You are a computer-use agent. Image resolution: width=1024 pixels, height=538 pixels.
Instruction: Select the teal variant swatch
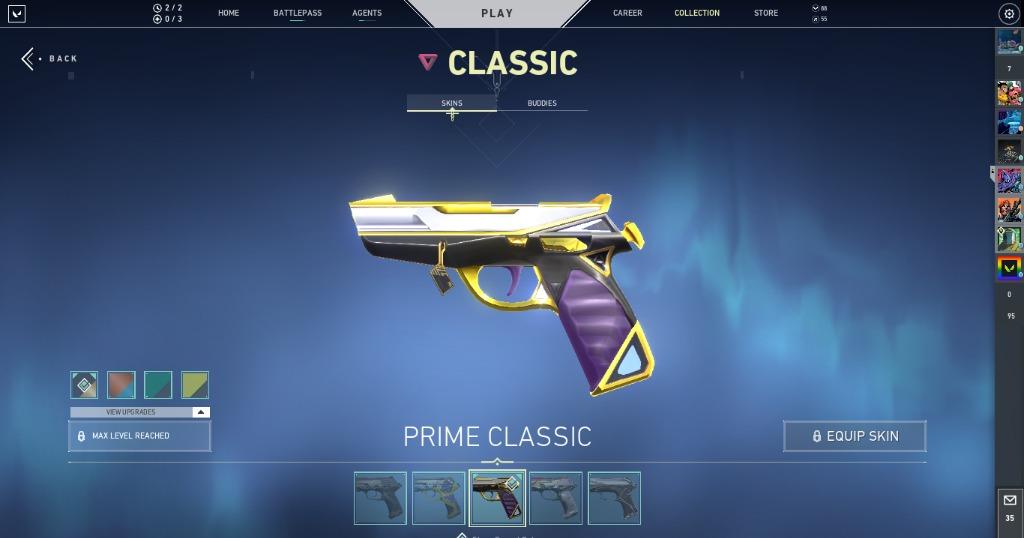pos(158,385)
